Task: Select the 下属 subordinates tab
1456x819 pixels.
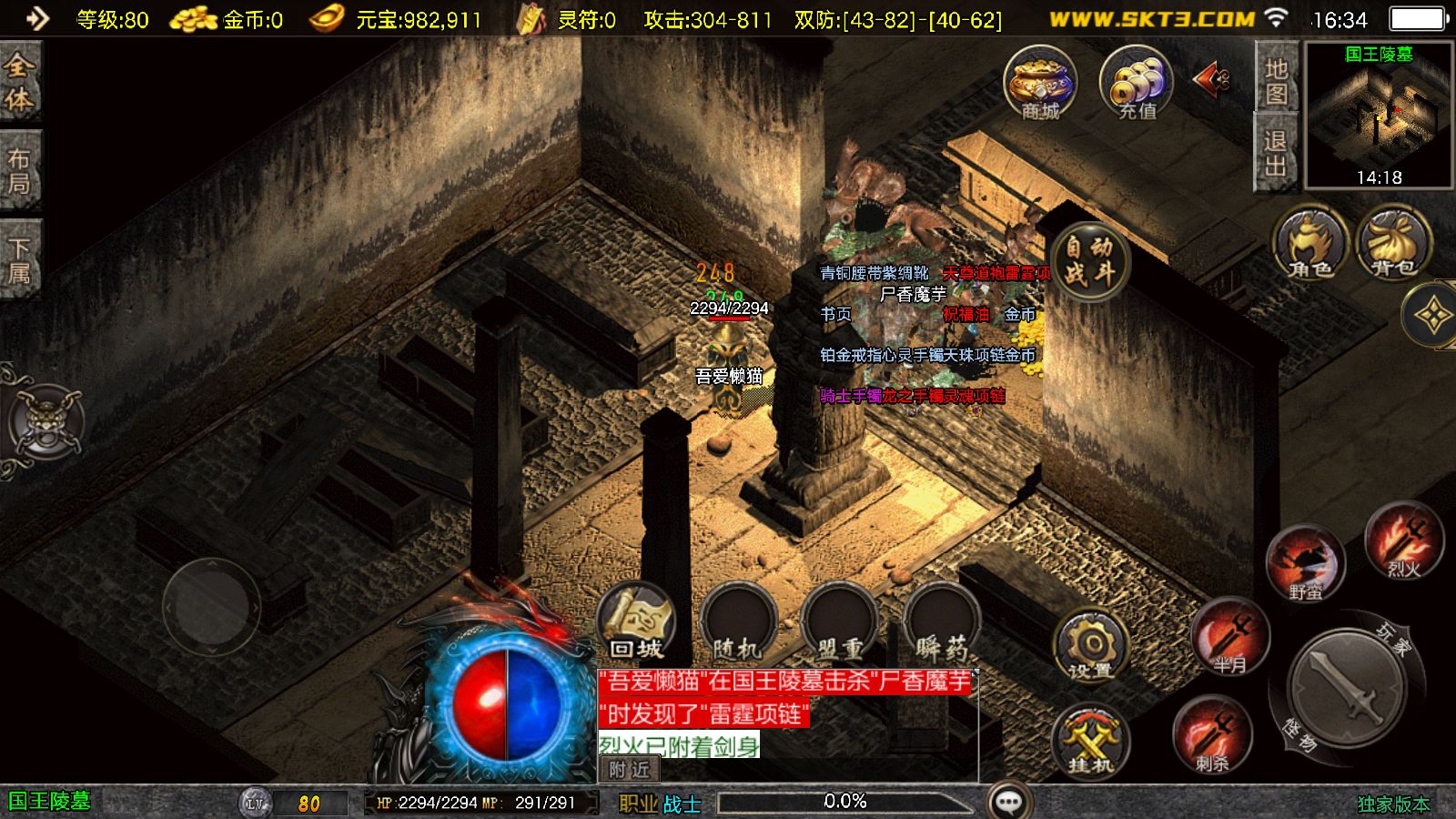Action: [x=20, y=260]
